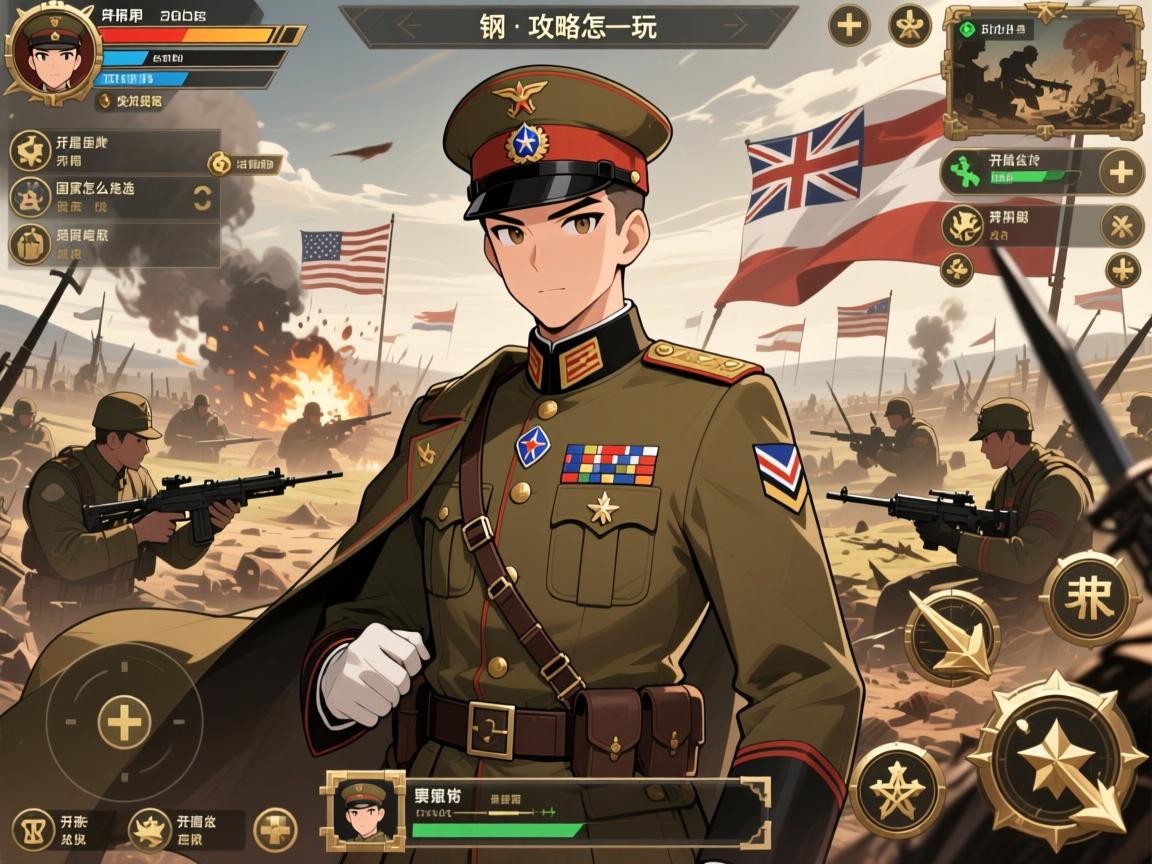Click the hourglass icon in bottom-left corner
This screenshot has height=864, width=1152.
tap(32, 829)
